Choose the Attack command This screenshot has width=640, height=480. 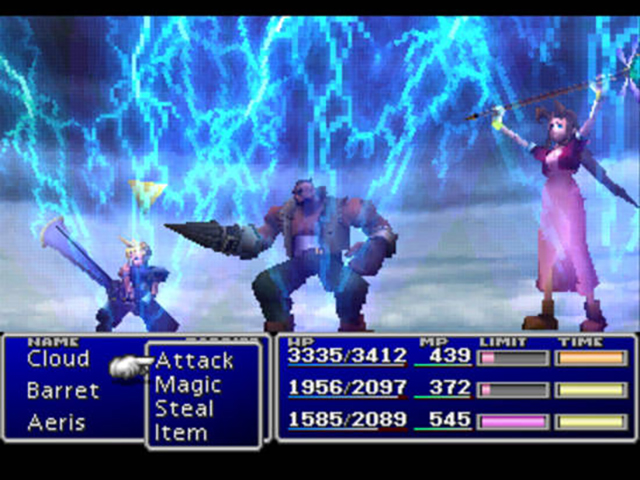[194, 360]
